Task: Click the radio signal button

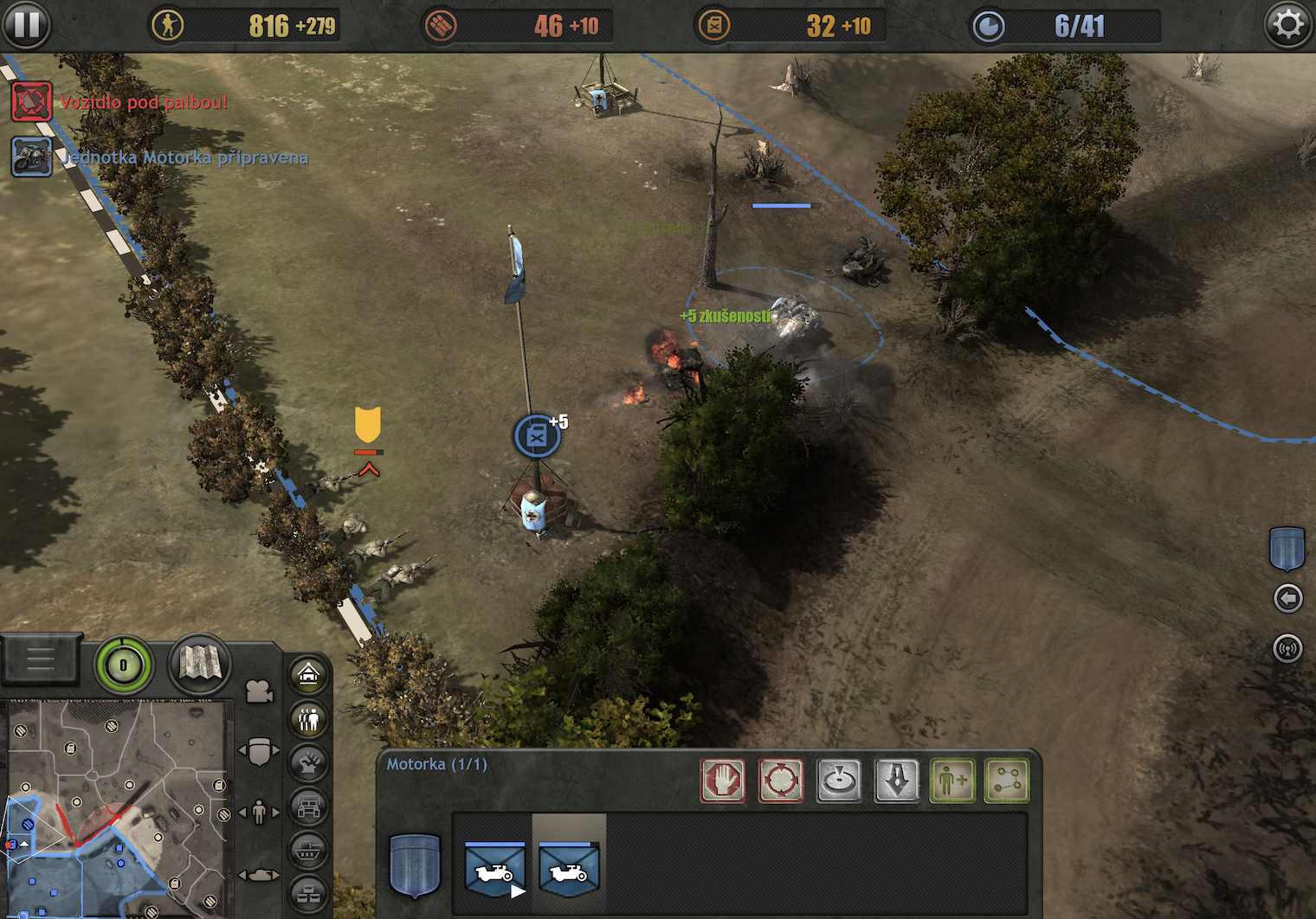Action: click(1288, 648)
